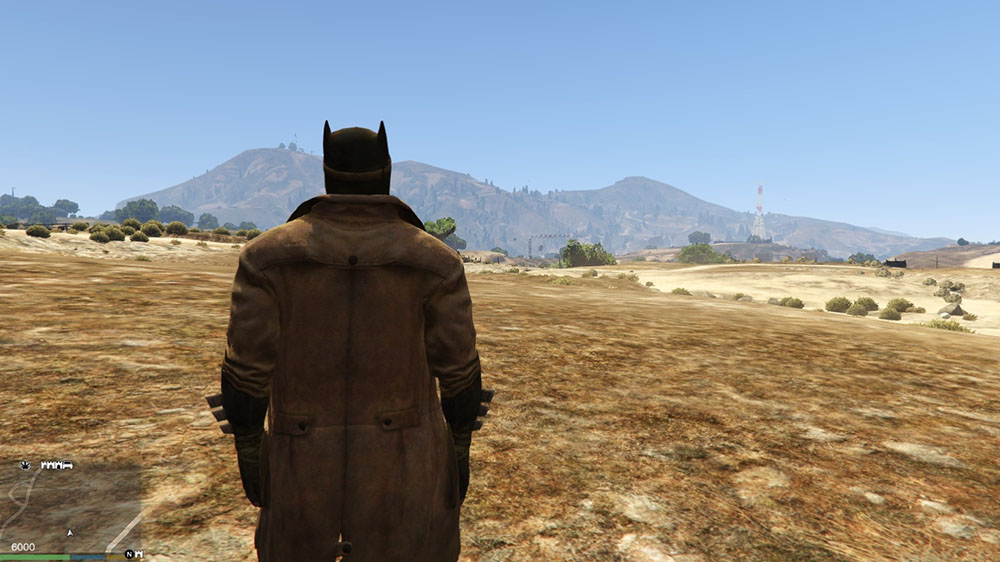
Task: Select the weed leaf blip on the minimap
Action: (24, 465)
